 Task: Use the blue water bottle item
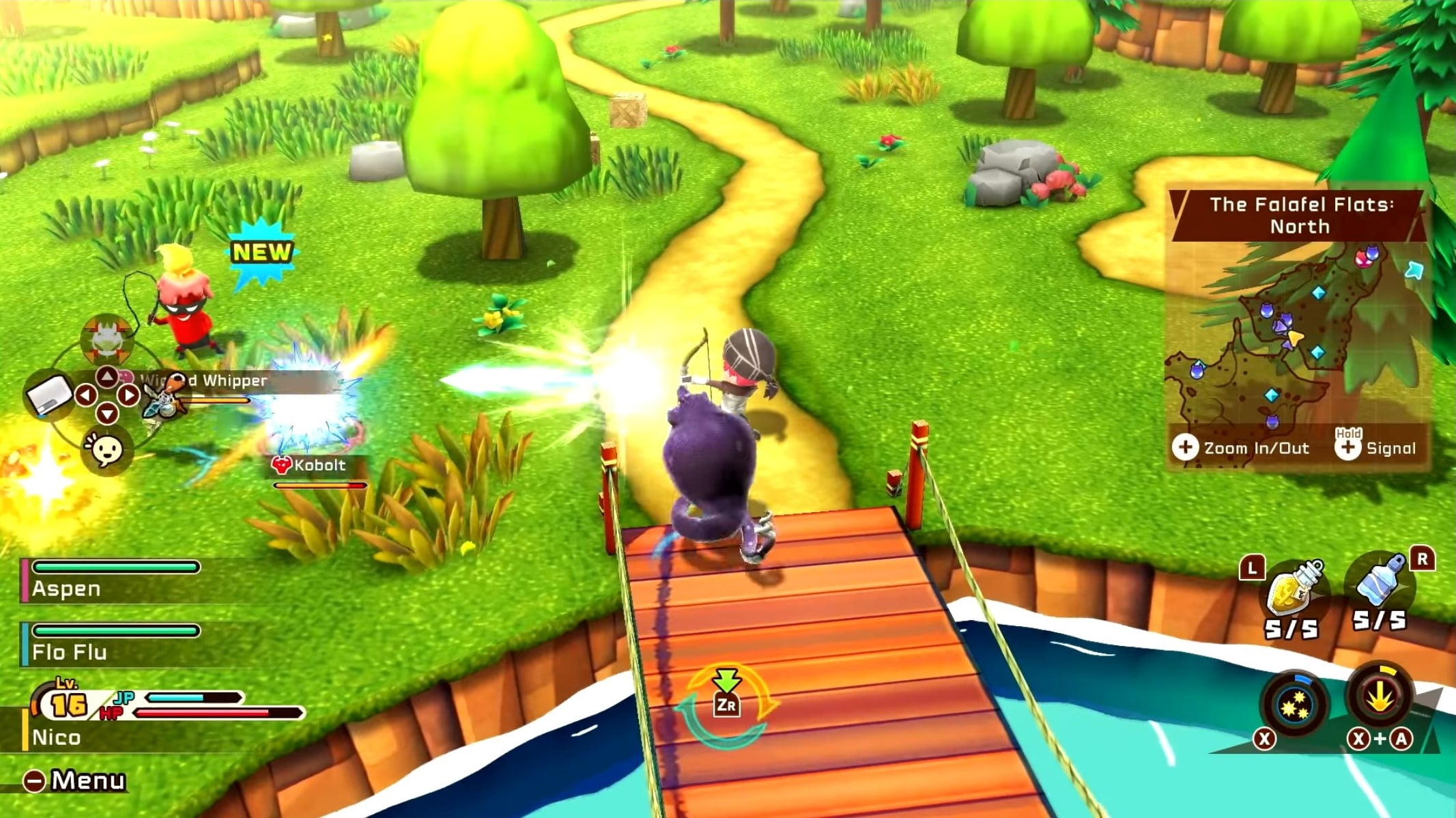(x=1380, y=584)
